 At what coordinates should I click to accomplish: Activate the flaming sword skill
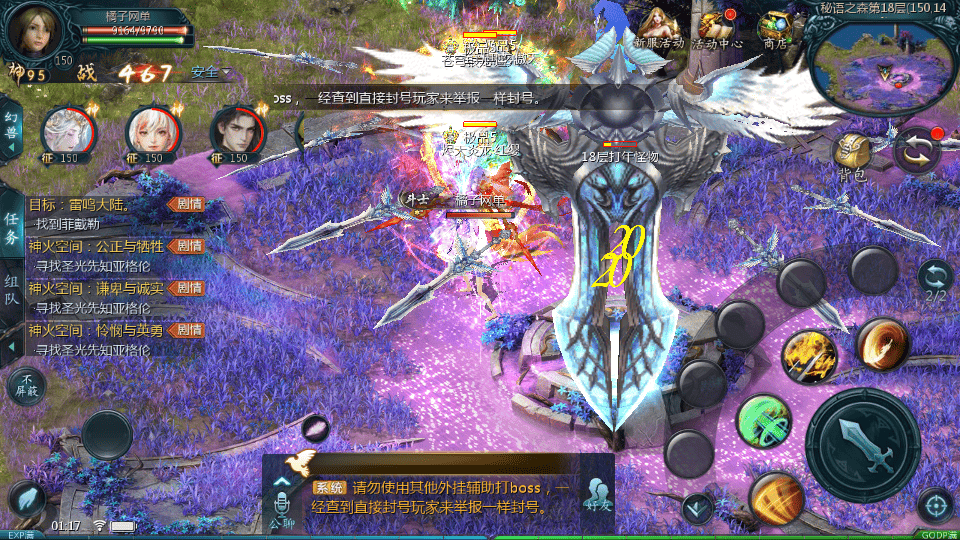pyautogui.click(x=809, y=357)
